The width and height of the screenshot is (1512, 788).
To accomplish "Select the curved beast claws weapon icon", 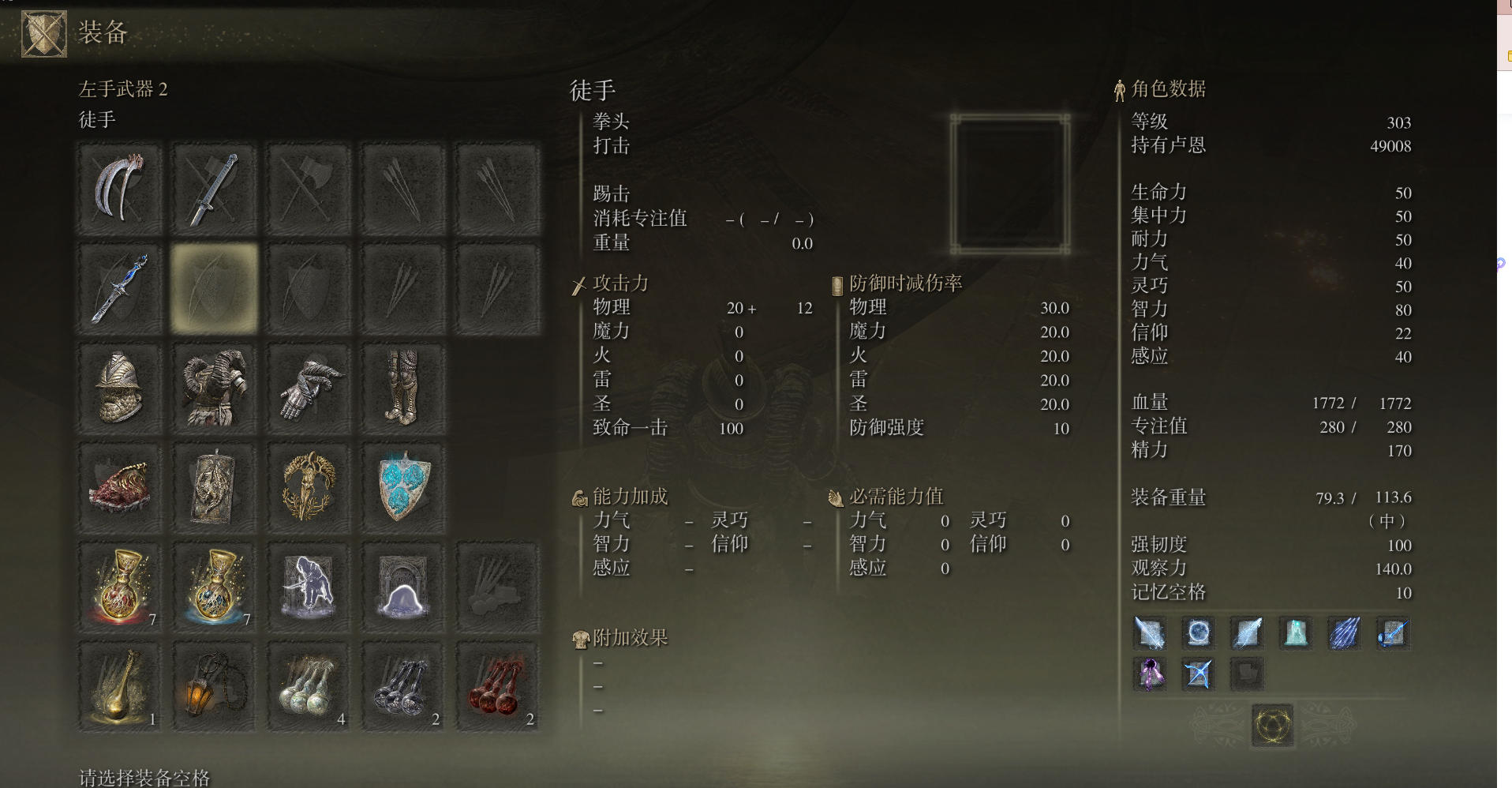I will (119, 189).
